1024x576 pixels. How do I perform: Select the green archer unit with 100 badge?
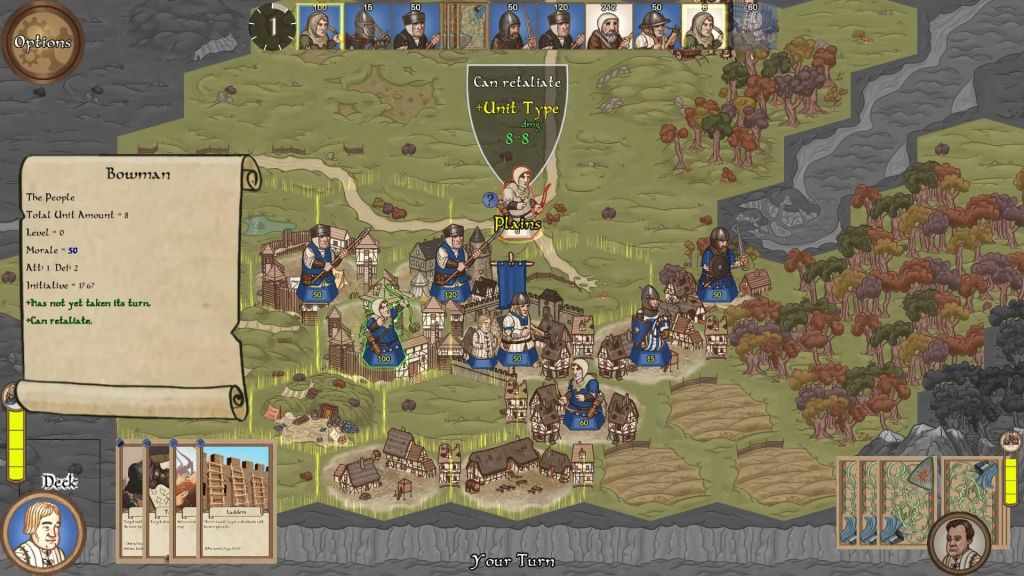point(383,332)
